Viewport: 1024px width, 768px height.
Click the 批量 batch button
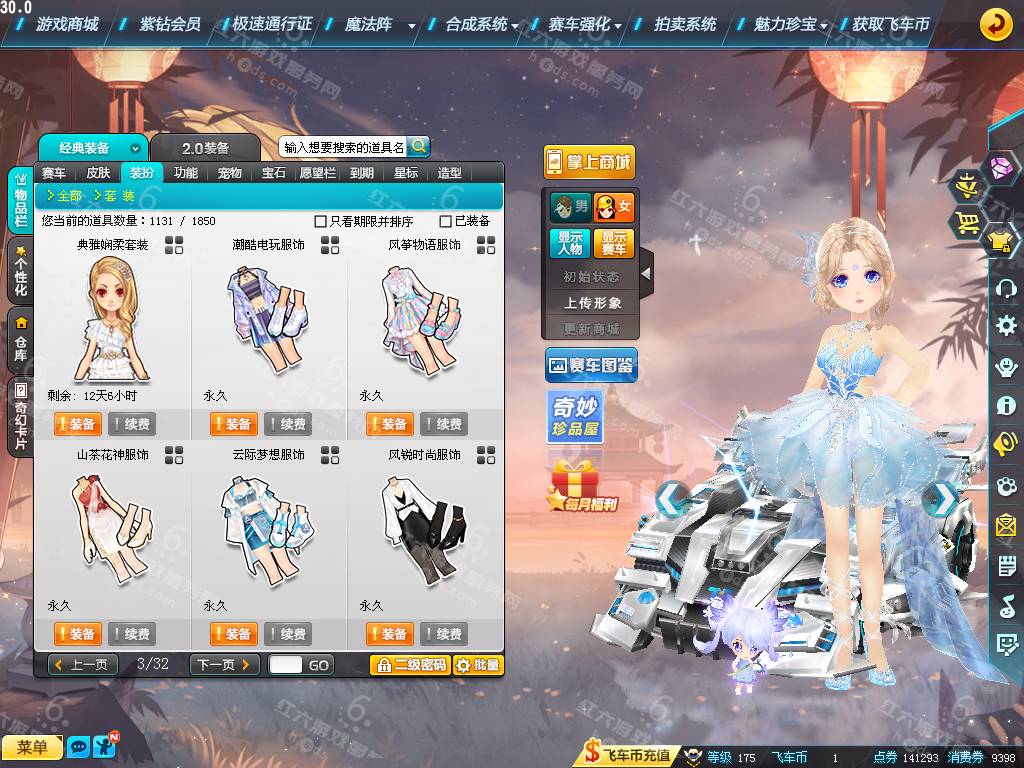tap(478, 664)
